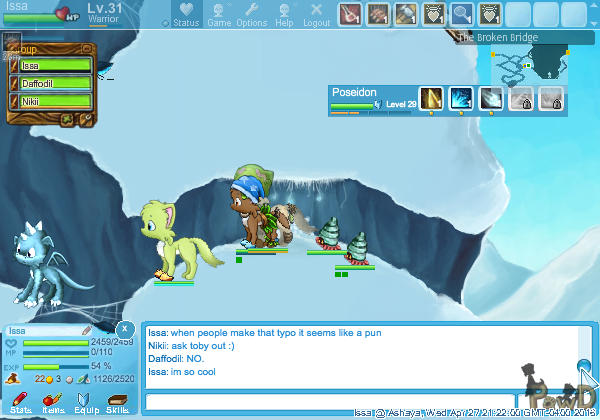600x420 pixels.
Task: Click the Logout button
Action: pos(316,14)
